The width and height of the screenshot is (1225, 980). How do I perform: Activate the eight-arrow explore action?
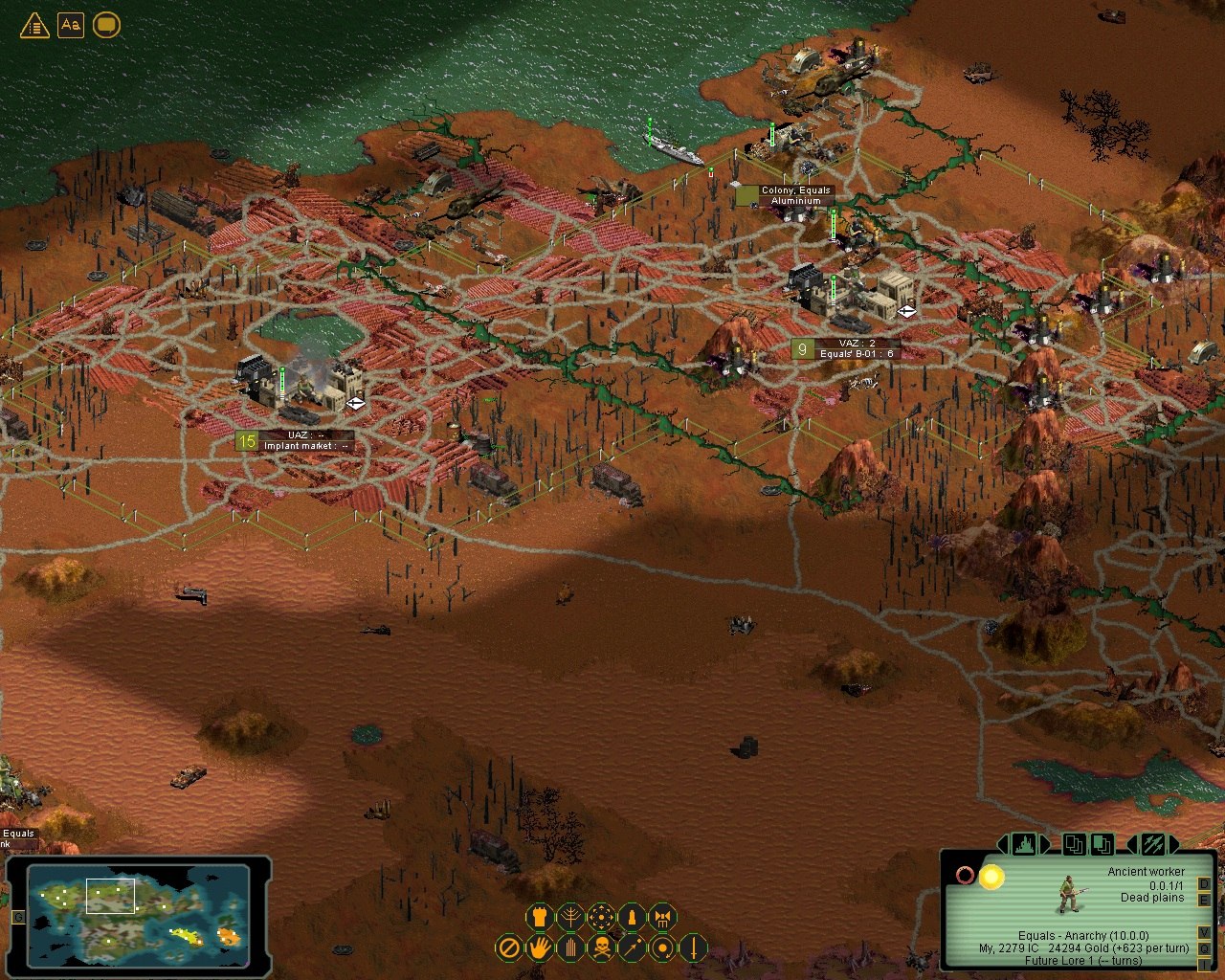[601, 918]
